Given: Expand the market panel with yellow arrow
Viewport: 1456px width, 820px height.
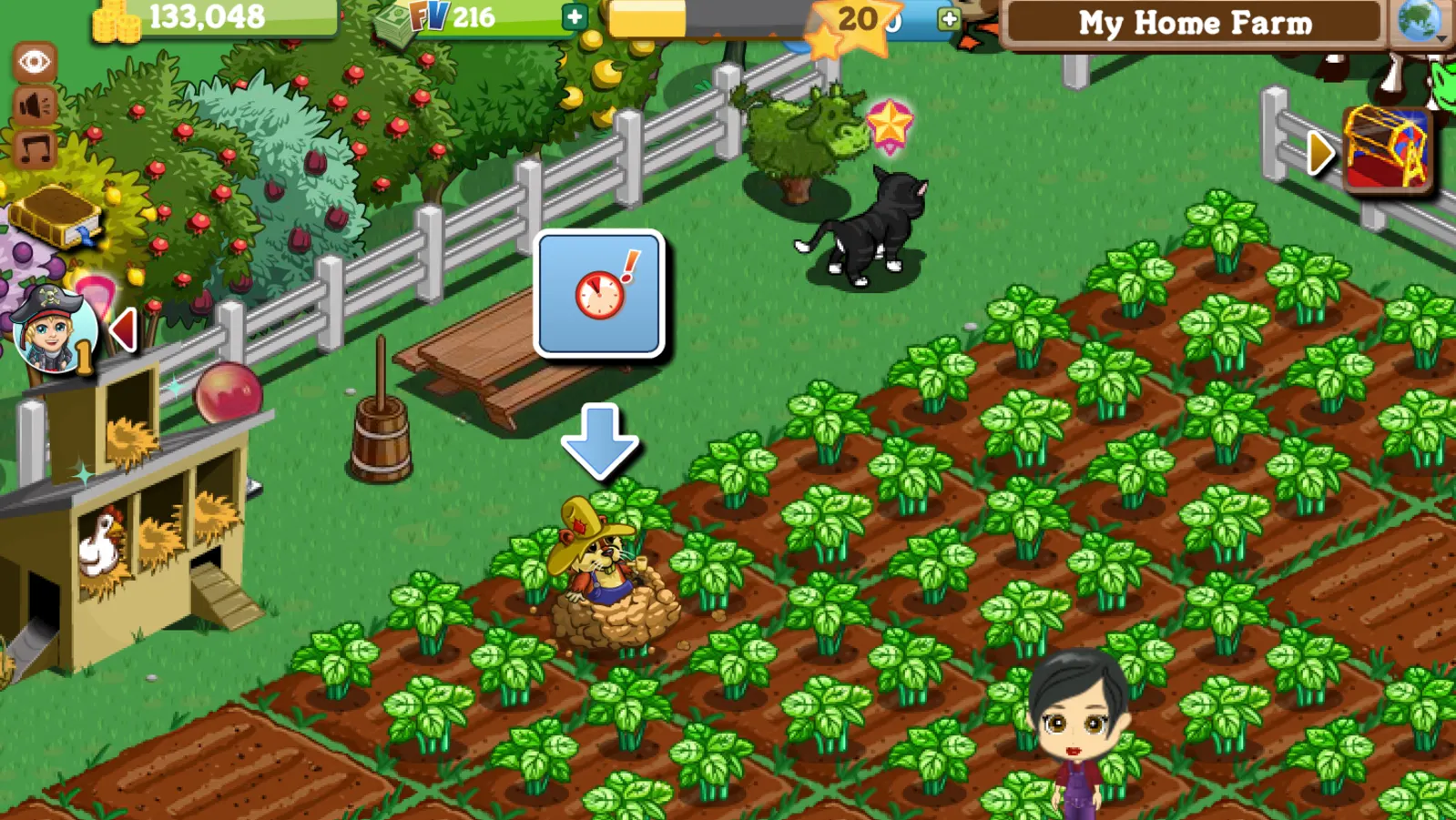Looking at the screenshot, I should coord(1319,153).
